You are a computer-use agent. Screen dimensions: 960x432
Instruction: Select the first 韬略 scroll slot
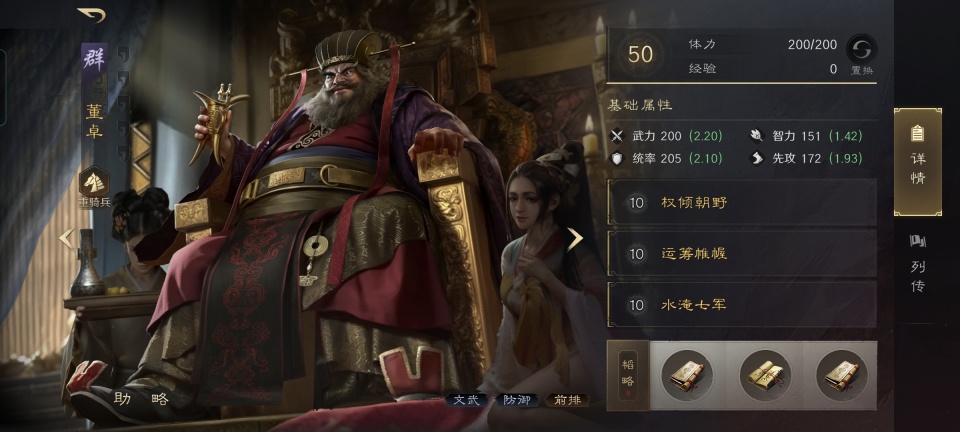pos(687,375)
